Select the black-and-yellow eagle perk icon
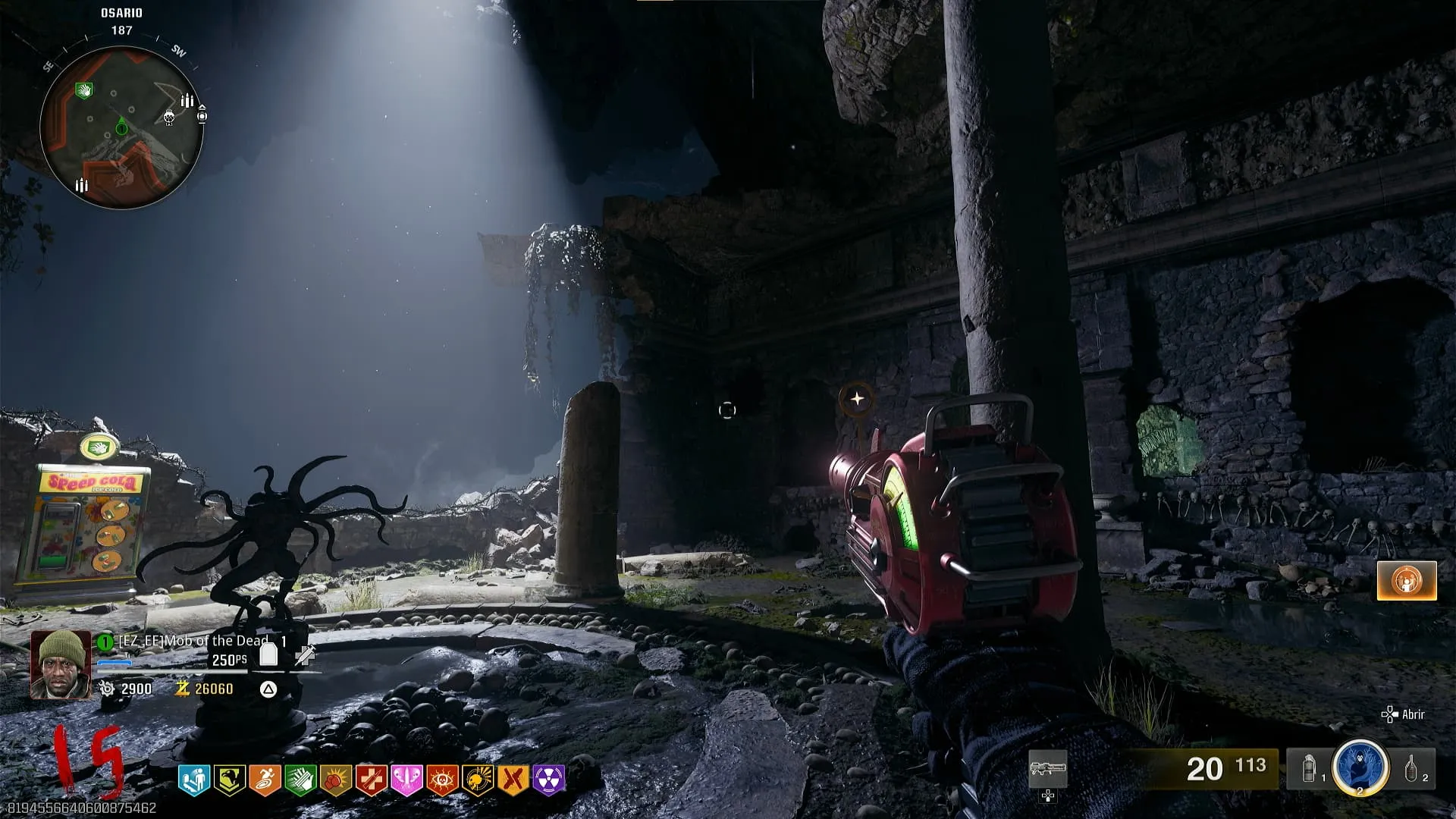The image size is (1456, 819). tap(229, 780)
